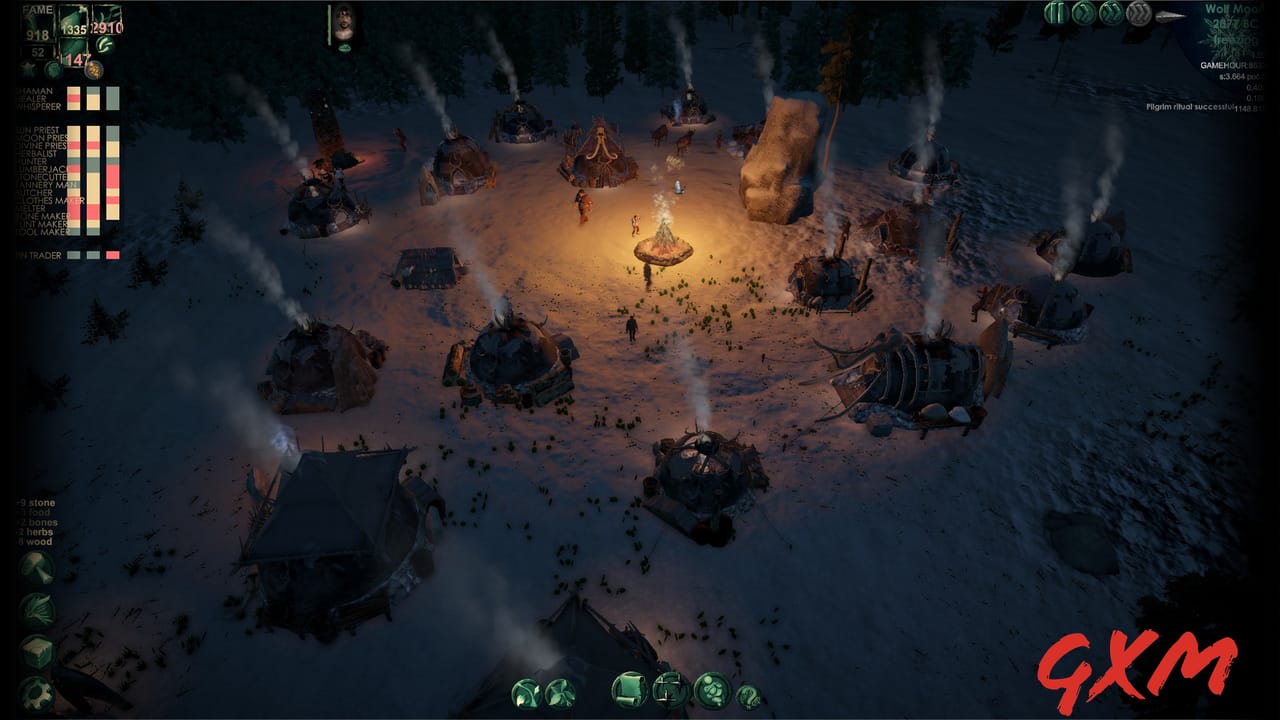This screenshot has width=1280, height=720.
Task: Select the sprouting plant icon at bottom left
Action: (x=527, y=694)
